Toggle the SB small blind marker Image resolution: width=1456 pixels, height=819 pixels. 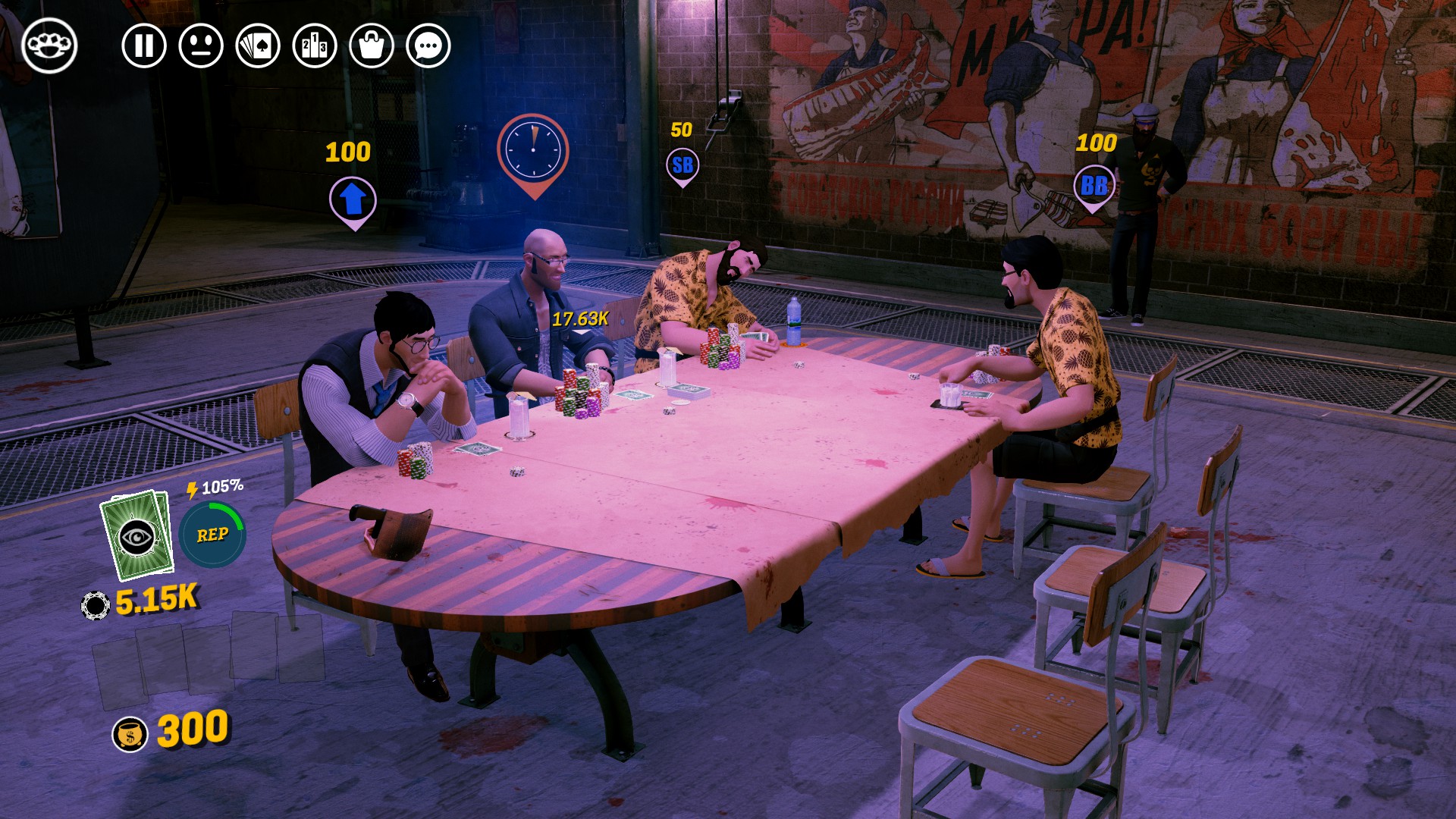682,163
